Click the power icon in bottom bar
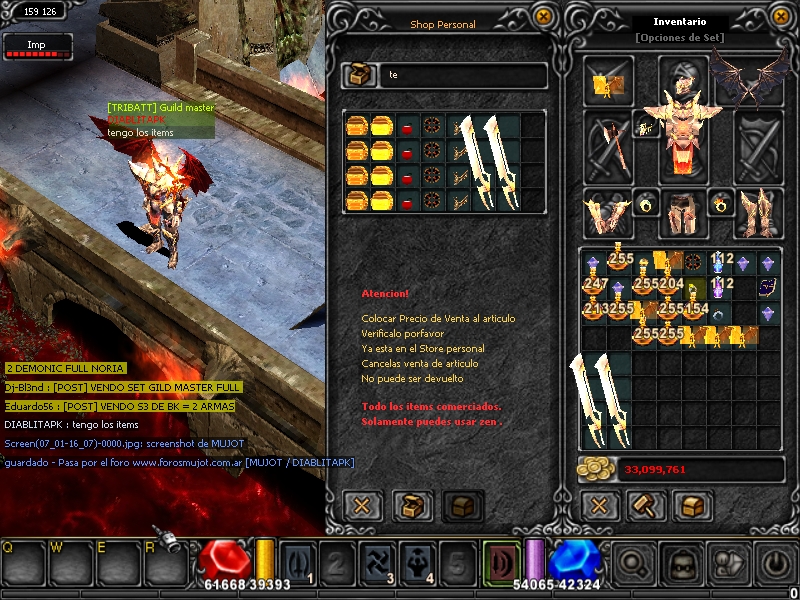The width and height of the screenshot is (800, 600). pos(777,563)
